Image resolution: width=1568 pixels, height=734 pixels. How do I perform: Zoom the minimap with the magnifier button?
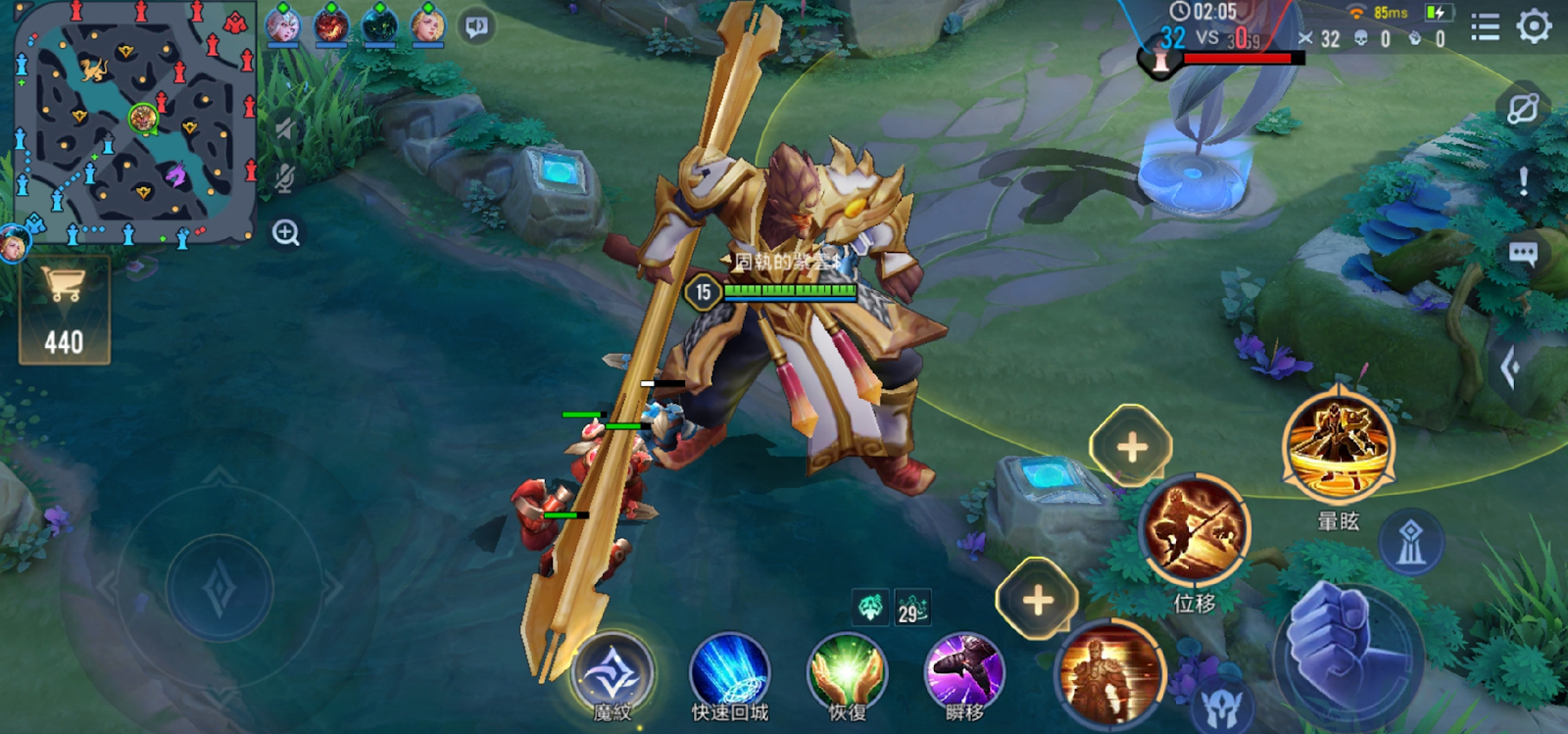286,233
